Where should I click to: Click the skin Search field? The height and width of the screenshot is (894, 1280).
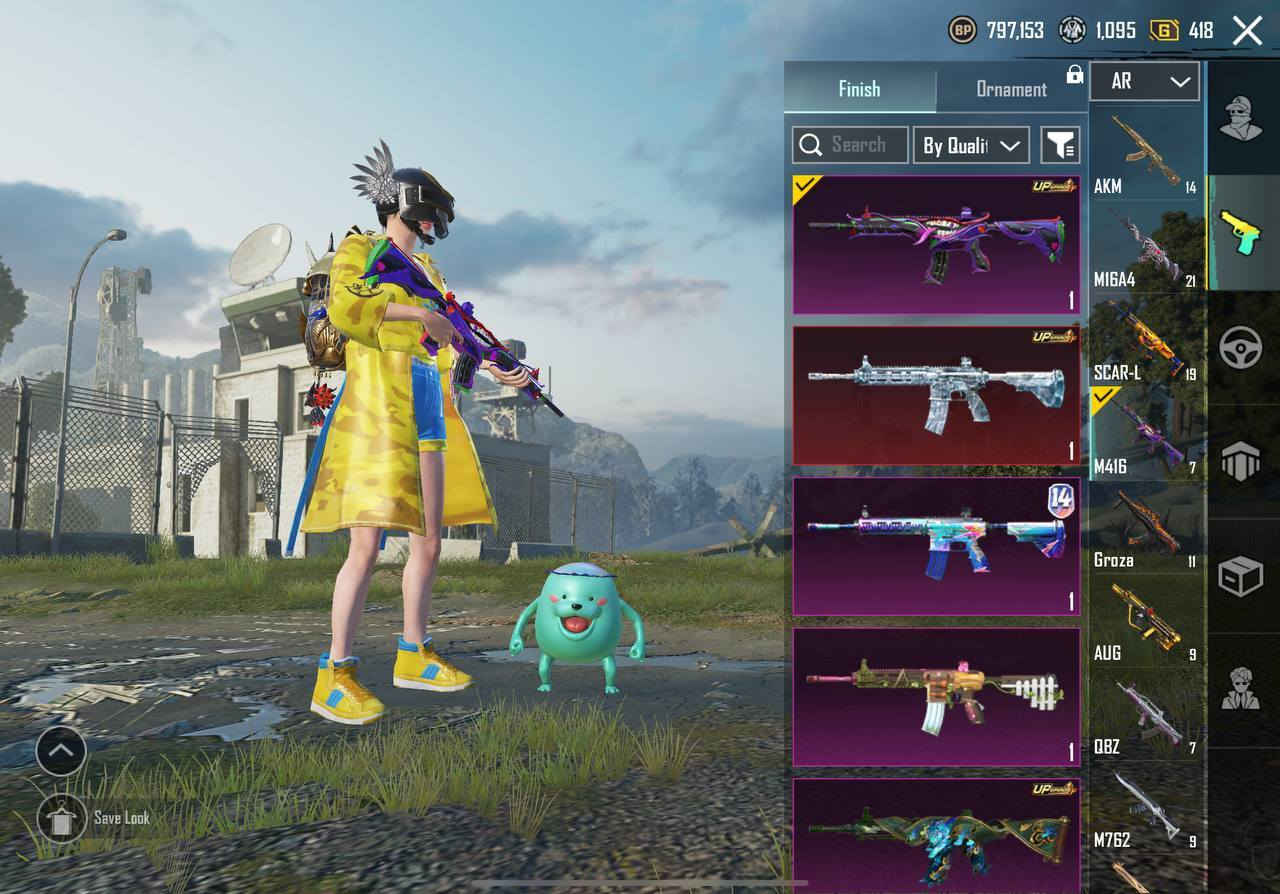pos(850,145)
